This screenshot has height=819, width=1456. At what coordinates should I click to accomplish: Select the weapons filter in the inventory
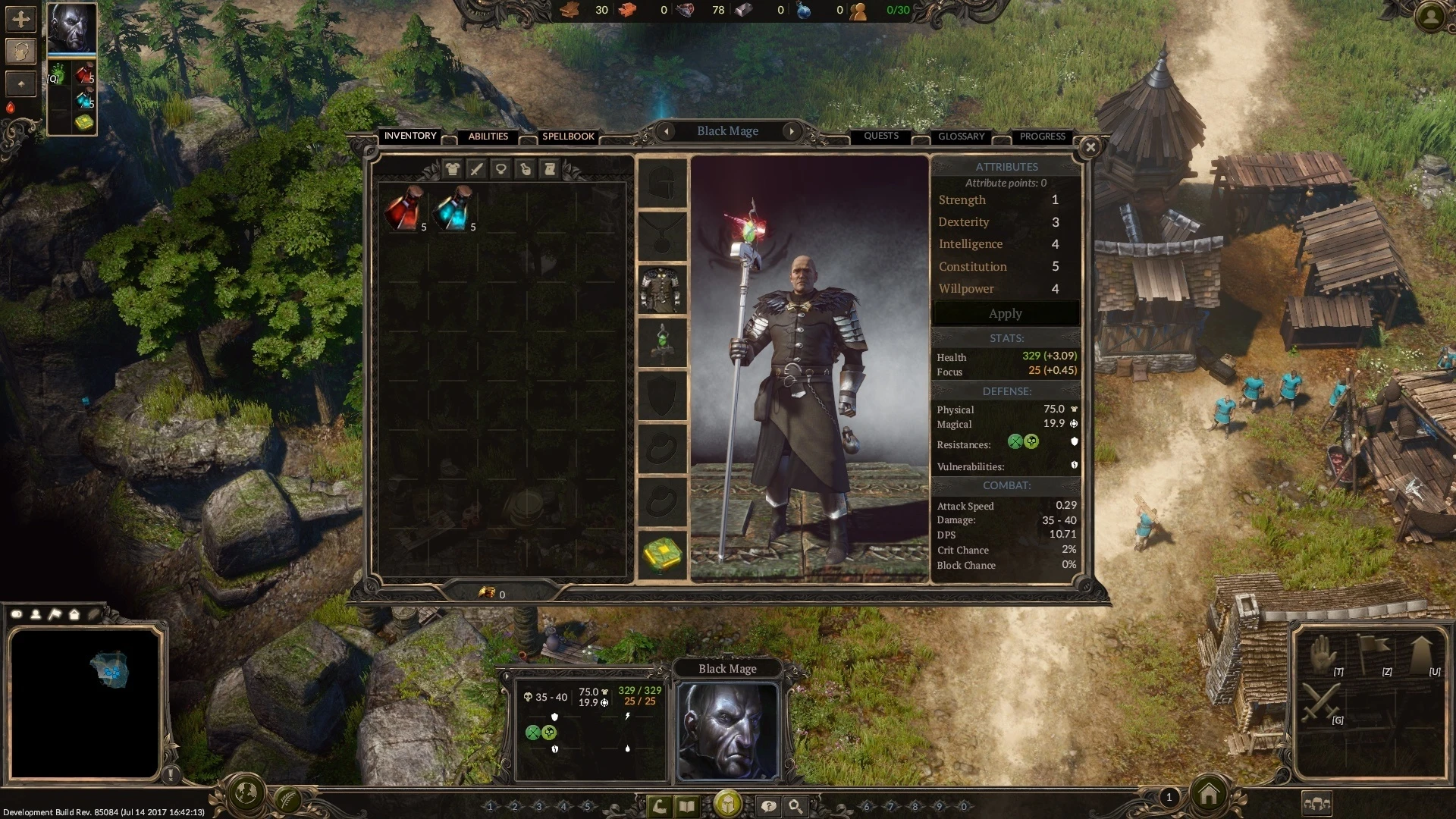[x=476, y=168]
